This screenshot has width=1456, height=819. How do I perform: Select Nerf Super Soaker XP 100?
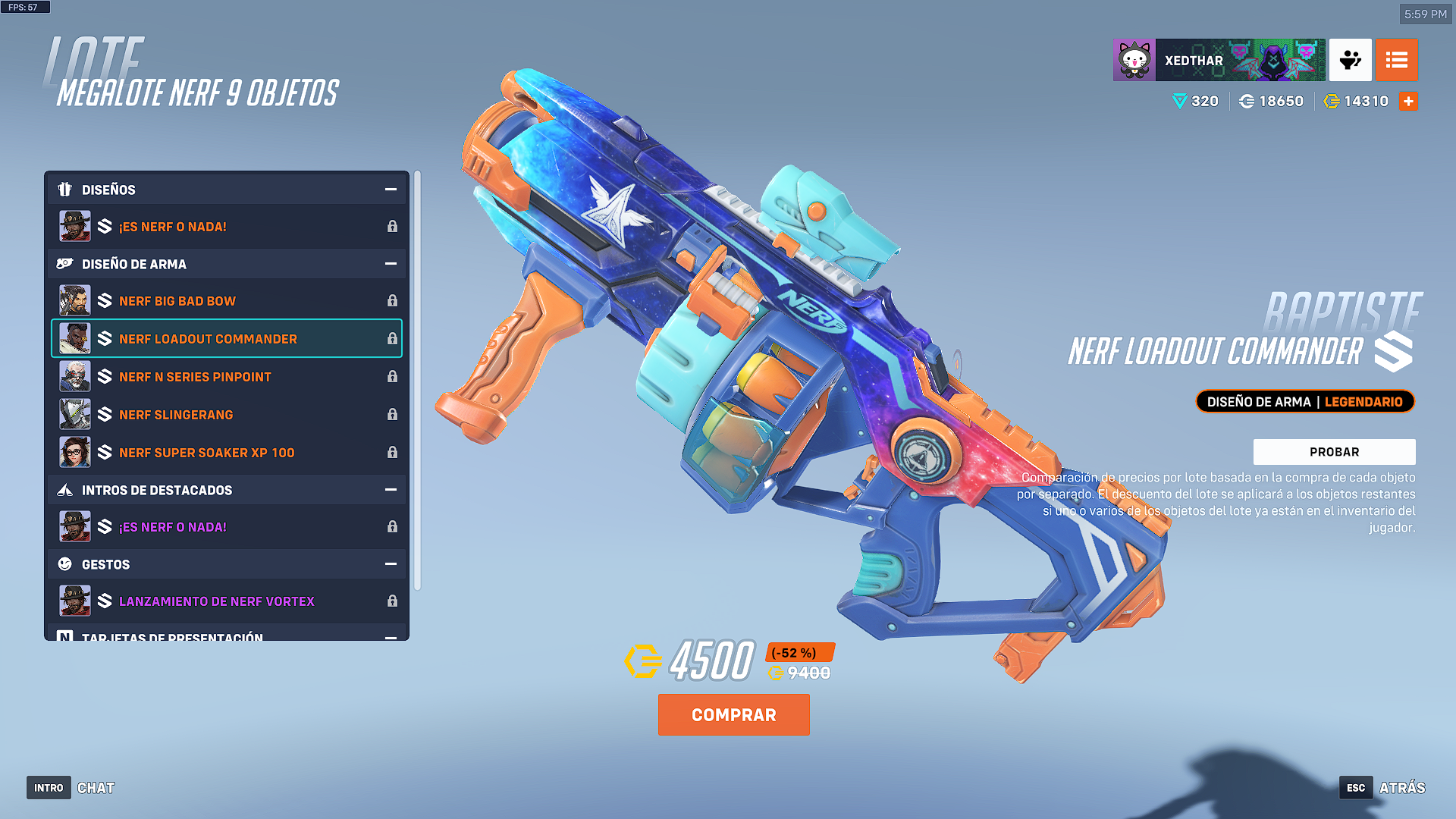point(226,453)
